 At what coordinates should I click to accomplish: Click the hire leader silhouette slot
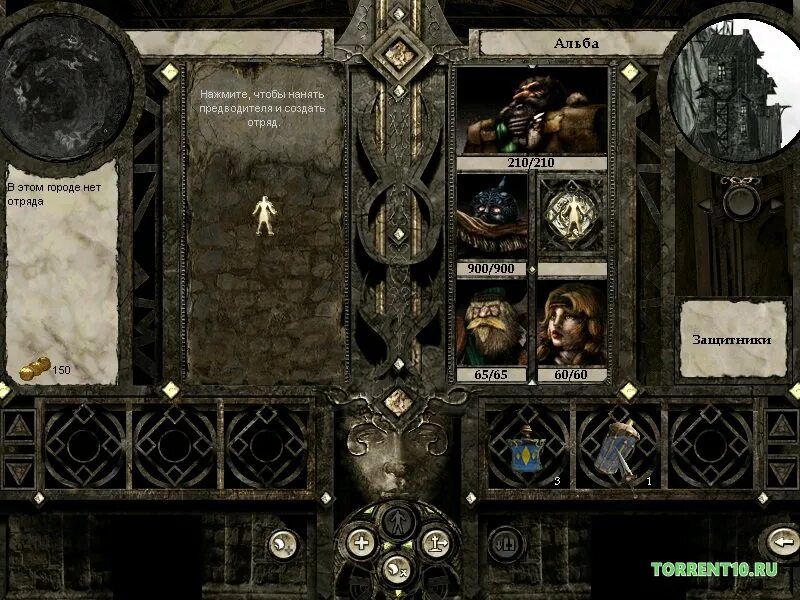tap(264, 214)
